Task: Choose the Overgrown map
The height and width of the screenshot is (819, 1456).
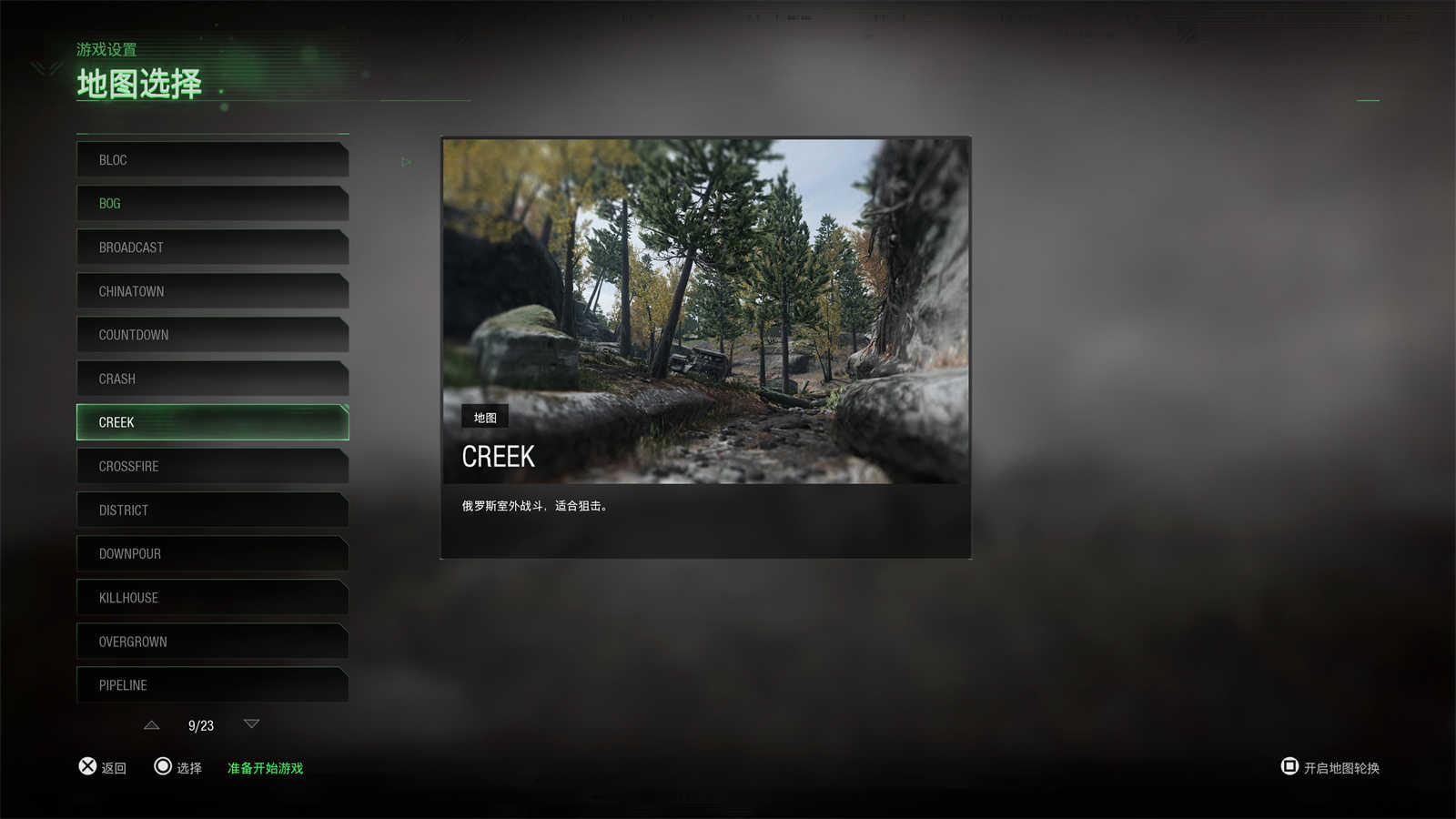Action: [212, 642]
